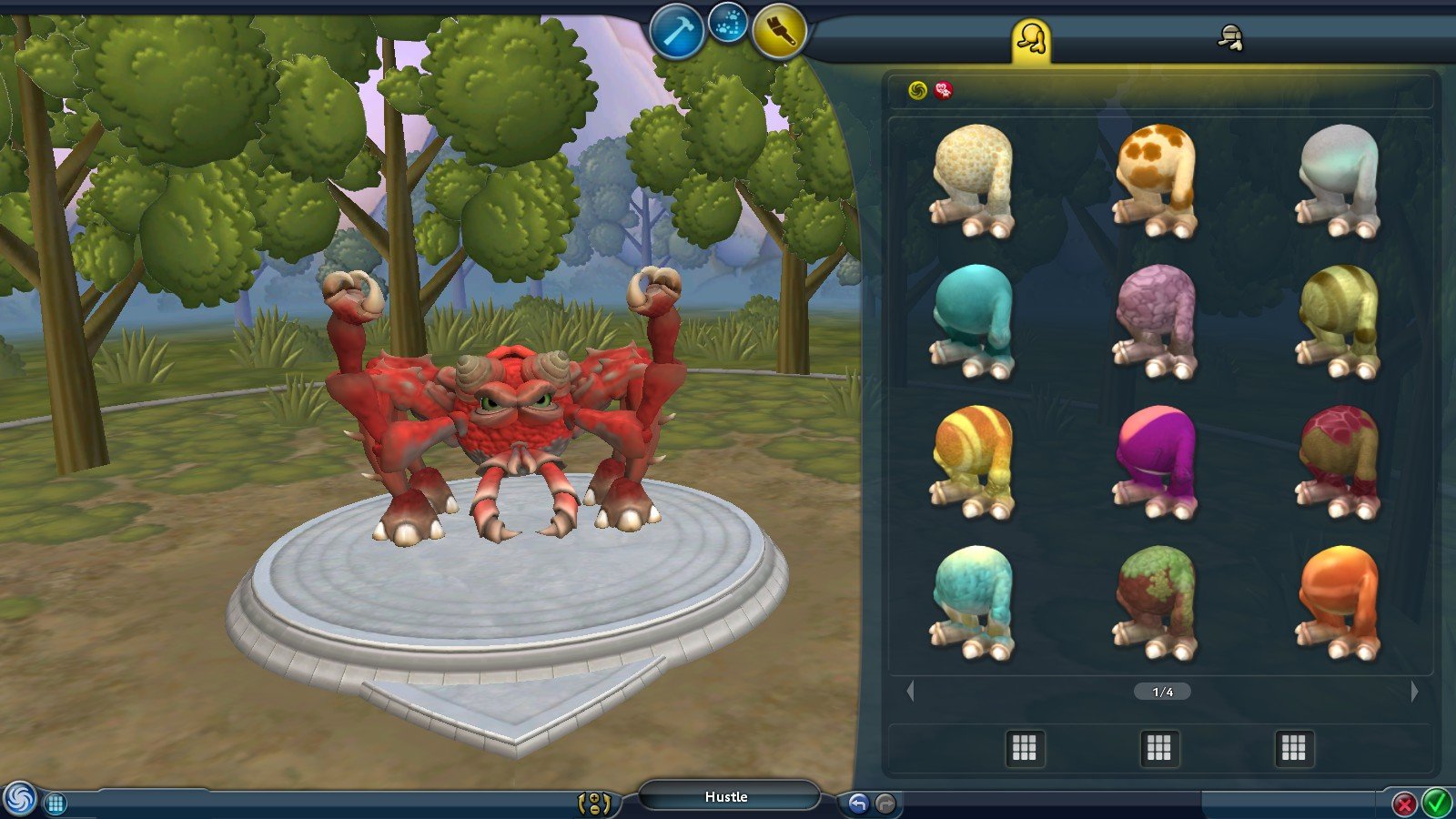Open the Spore main menu swirl button
This screenshot has width=1456, height=819.
[x=20, y=799]
